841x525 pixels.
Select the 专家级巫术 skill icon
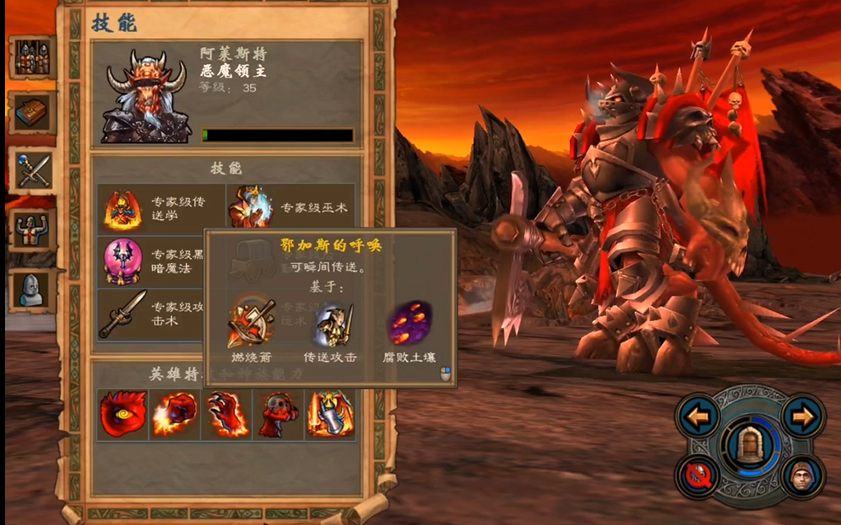250,209
